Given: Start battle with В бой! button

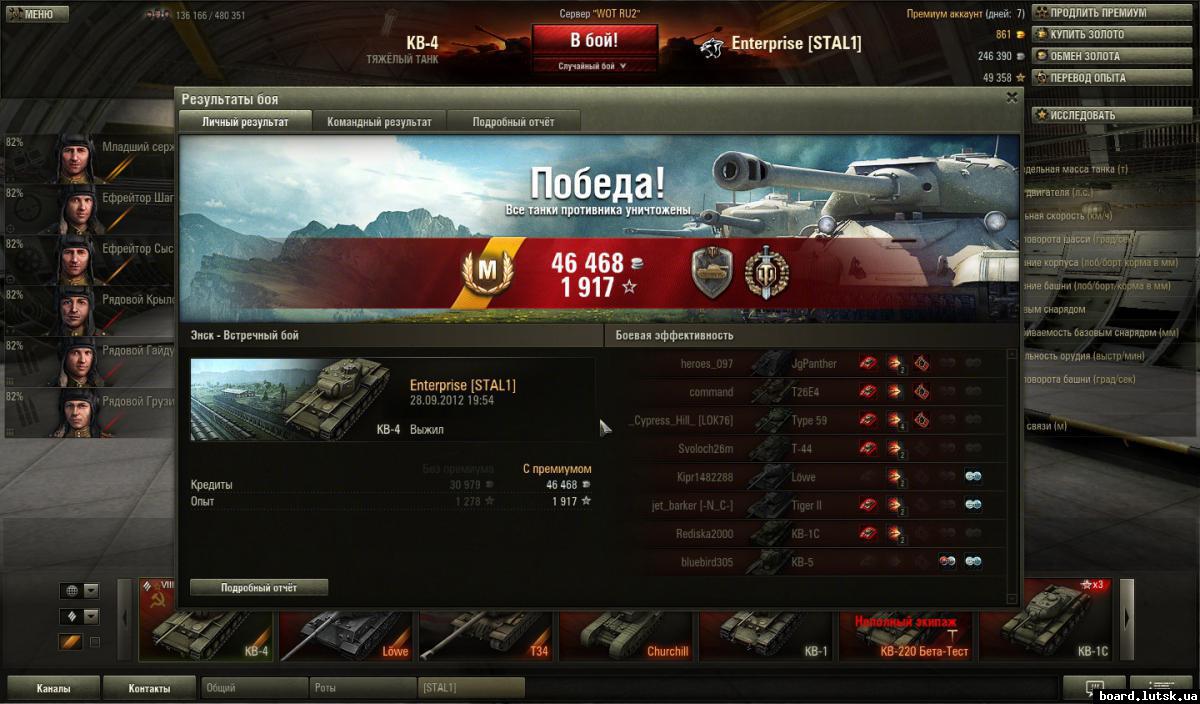Looking at the screenshot, I should pyautogui.click(x=594, y=41).
